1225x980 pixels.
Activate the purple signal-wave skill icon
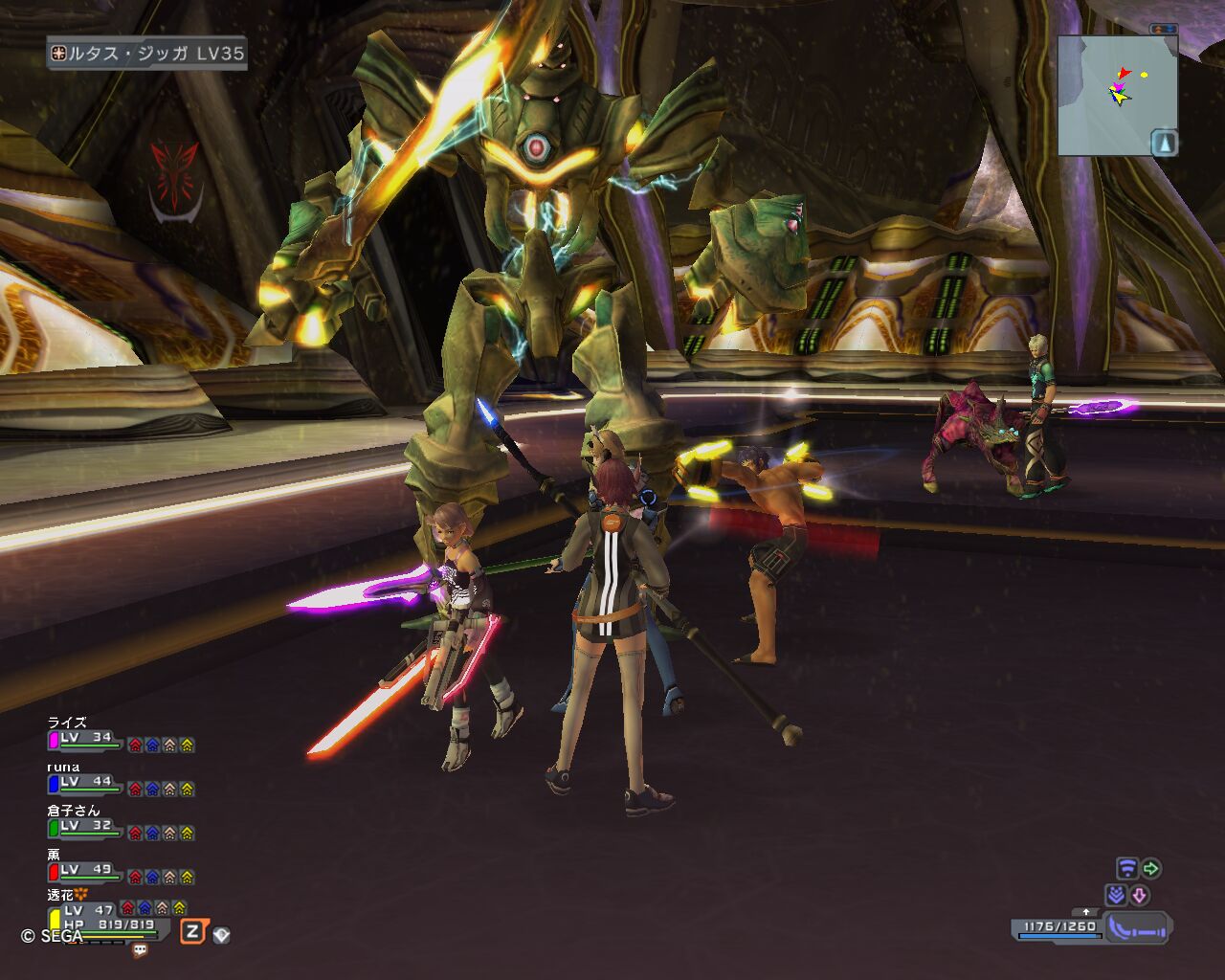click(1127, 869)
